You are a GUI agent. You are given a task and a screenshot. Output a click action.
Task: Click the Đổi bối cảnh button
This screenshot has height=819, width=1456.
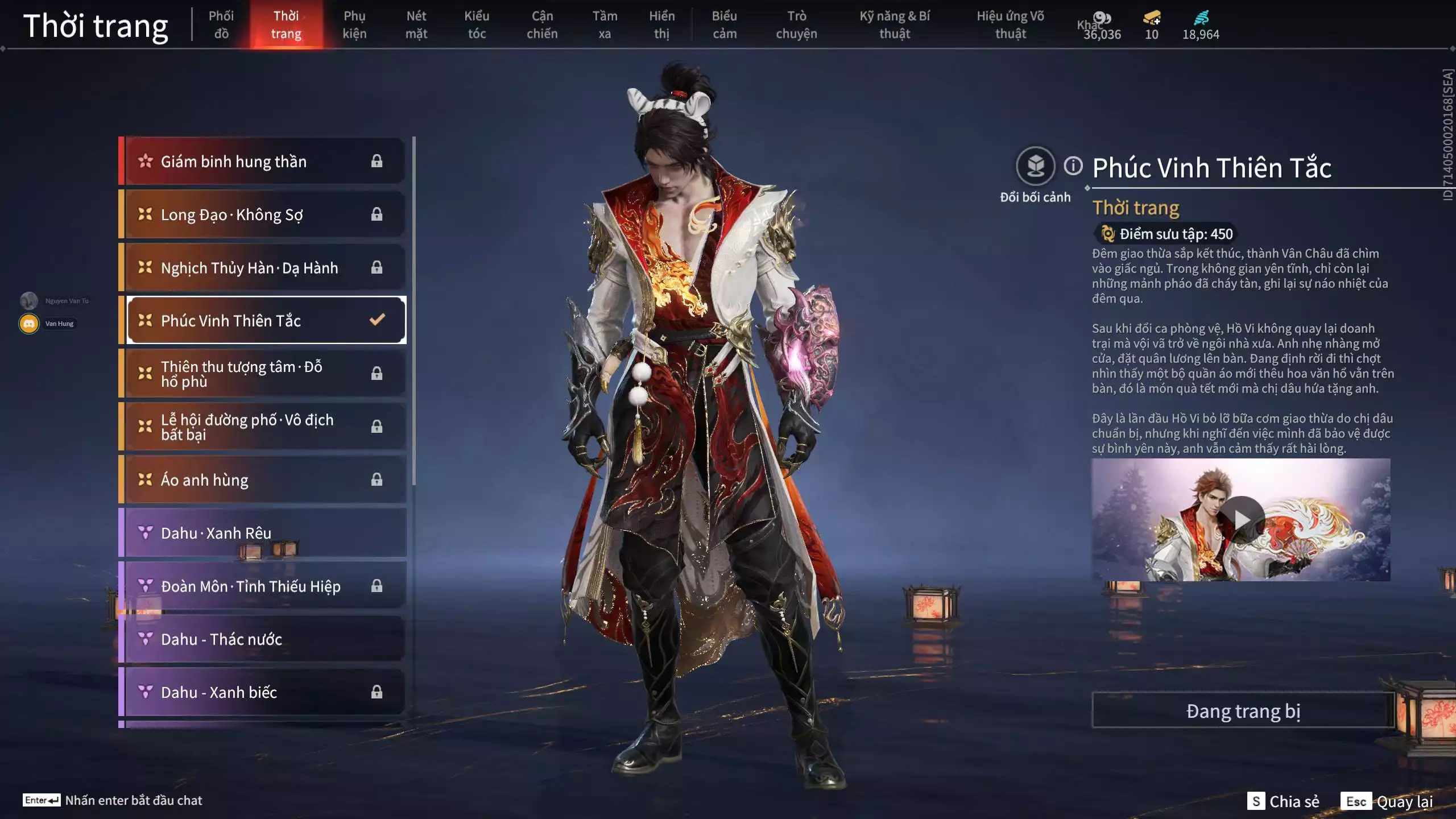1035,167
